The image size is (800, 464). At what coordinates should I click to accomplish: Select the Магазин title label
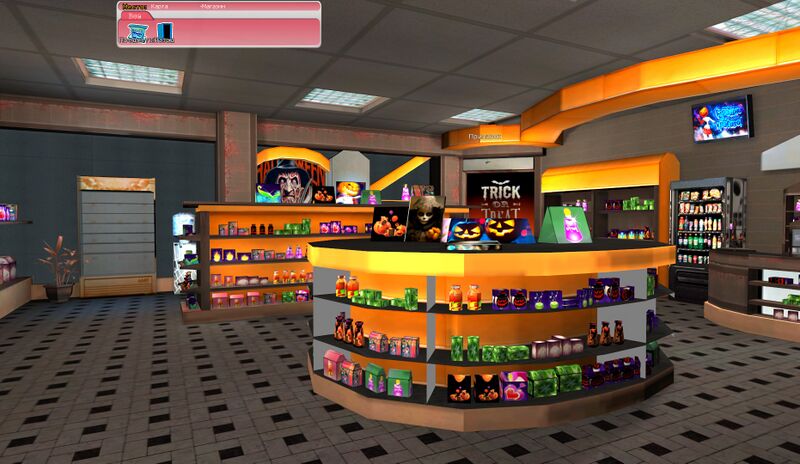point(212,6)
